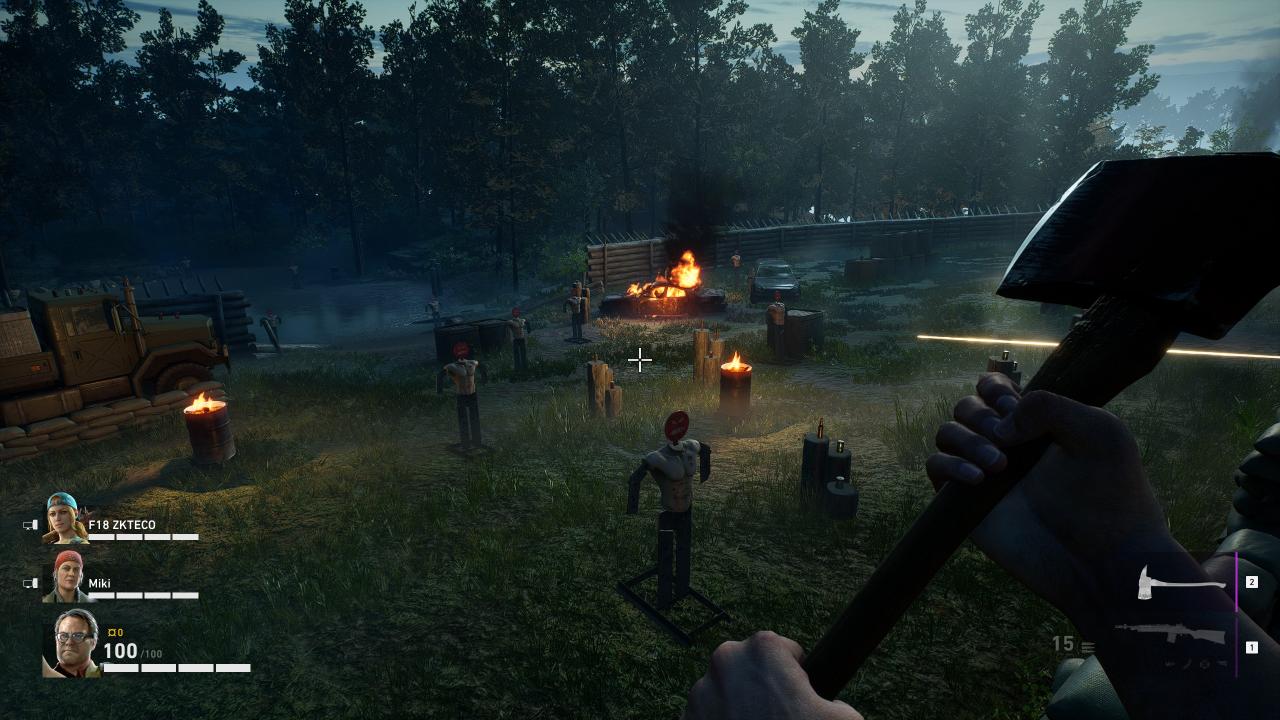1280x720 pixels.
Task: Select the F18 ZKTECO teammate portrait
Action: tap(66, 518)
